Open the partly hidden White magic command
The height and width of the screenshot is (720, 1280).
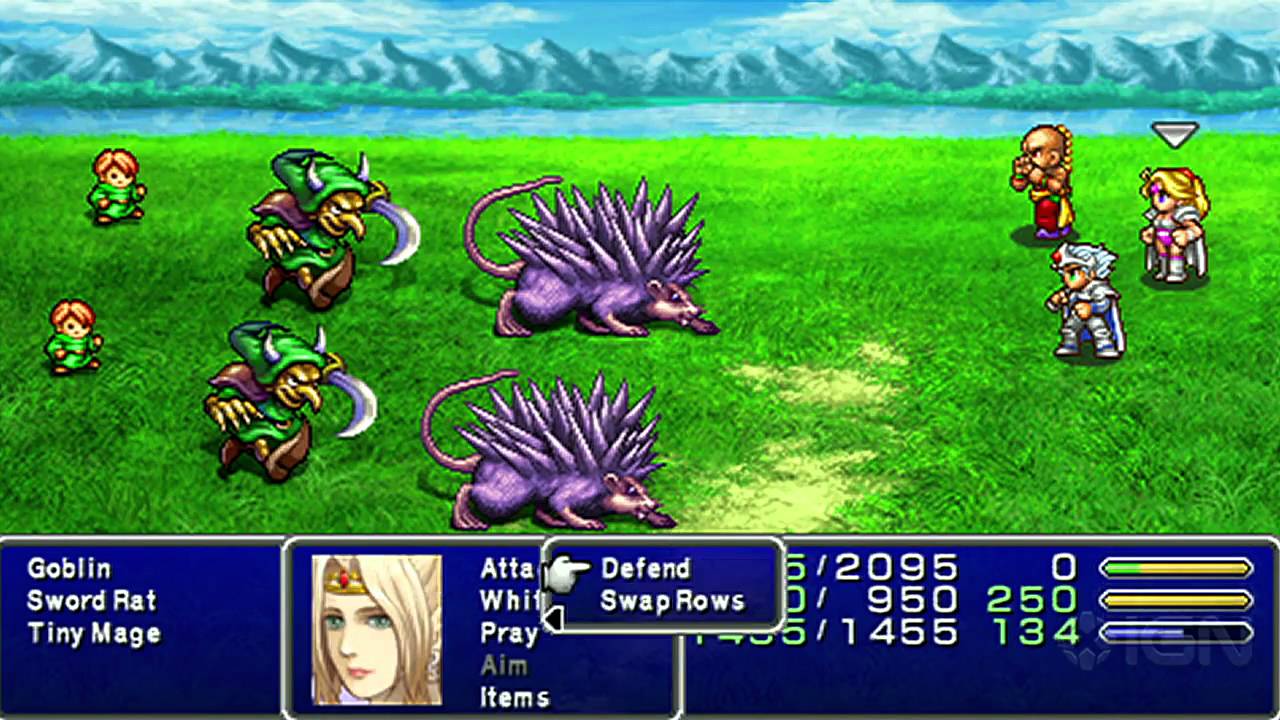pos(510,601)
